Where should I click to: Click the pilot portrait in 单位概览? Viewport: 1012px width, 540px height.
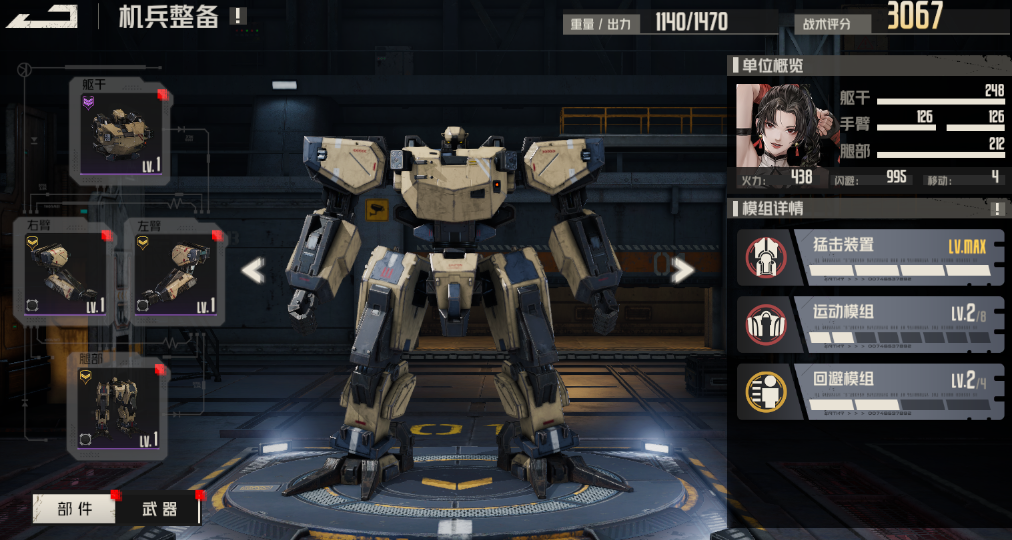point(770,125)
